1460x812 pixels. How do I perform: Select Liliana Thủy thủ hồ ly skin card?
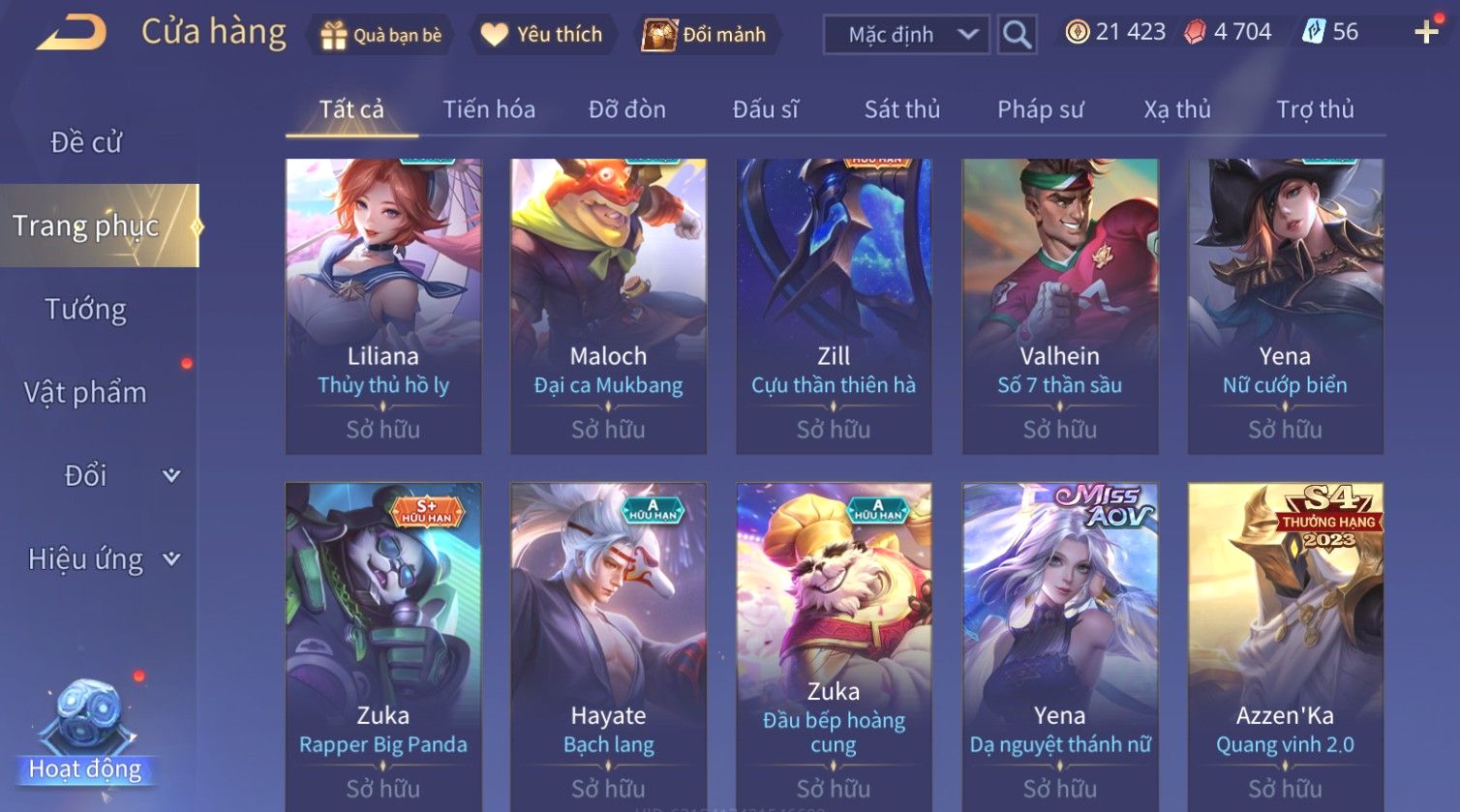click(383, 306)
